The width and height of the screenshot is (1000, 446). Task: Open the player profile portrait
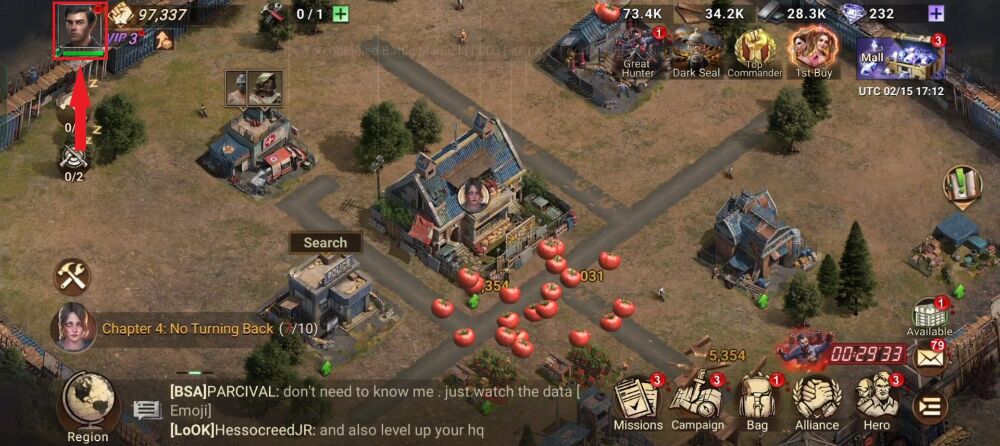(x=81, y=28)
